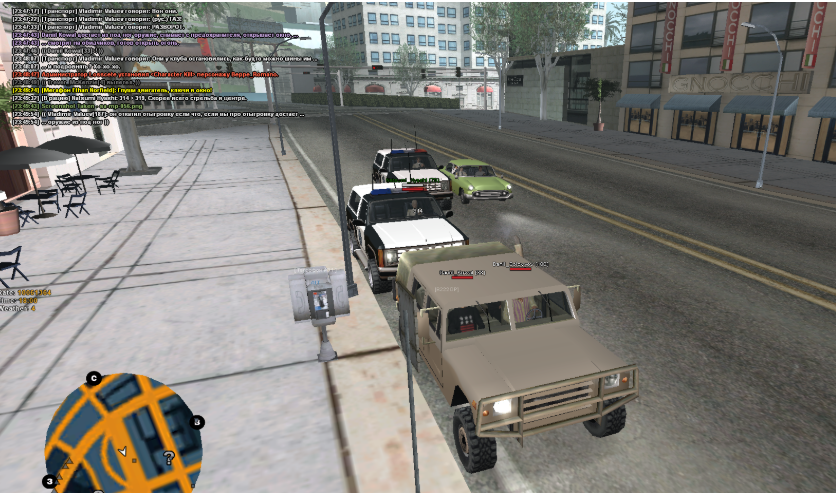Viewport: 836px width, 493px height.
Task: Click the white player arrow on the minimap
Action: pos(122,453)
